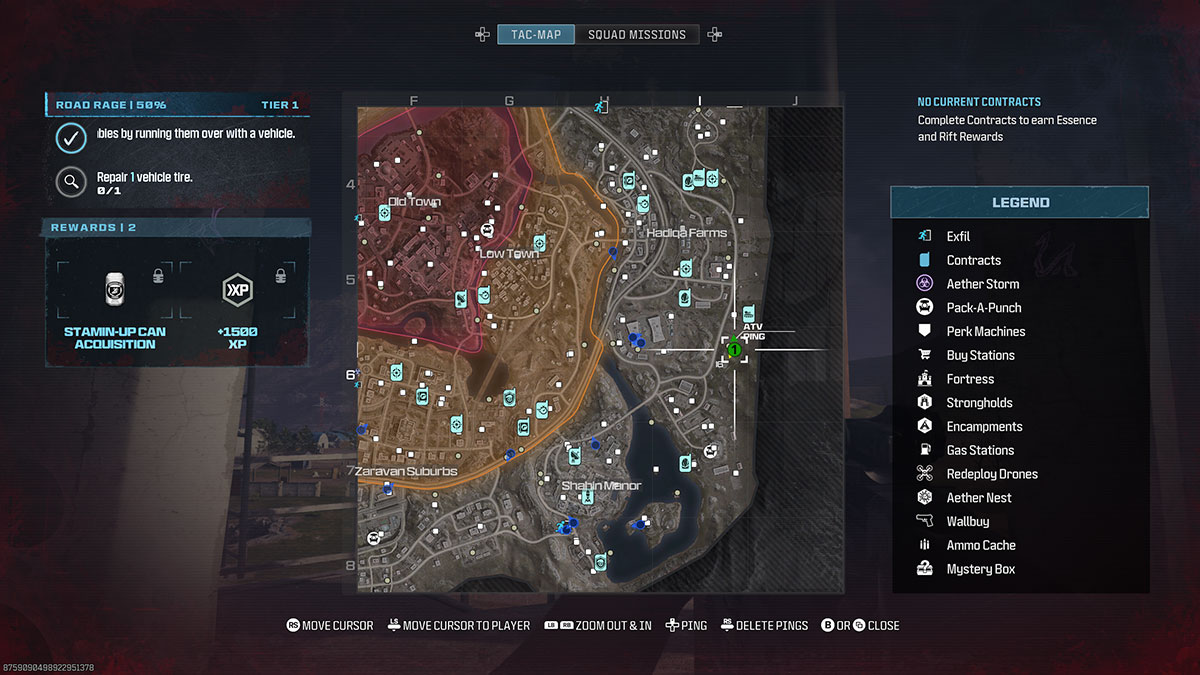Choose Redeploy Drones in the legend

click(991, 474)
